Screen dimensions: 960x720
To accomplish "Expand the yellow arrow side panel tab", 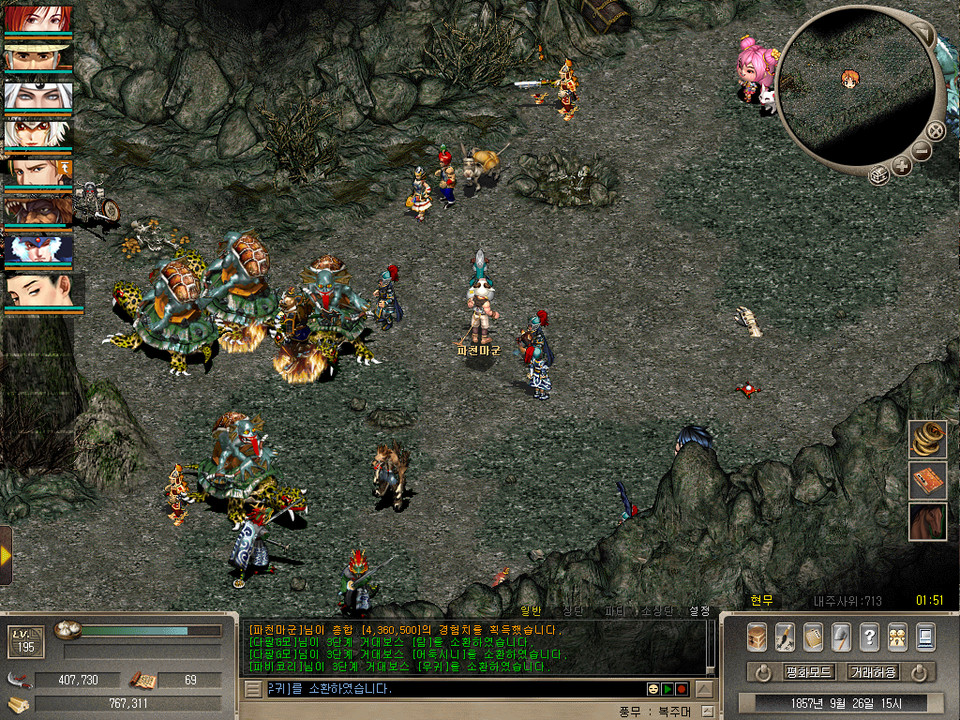I will (6, 554).
